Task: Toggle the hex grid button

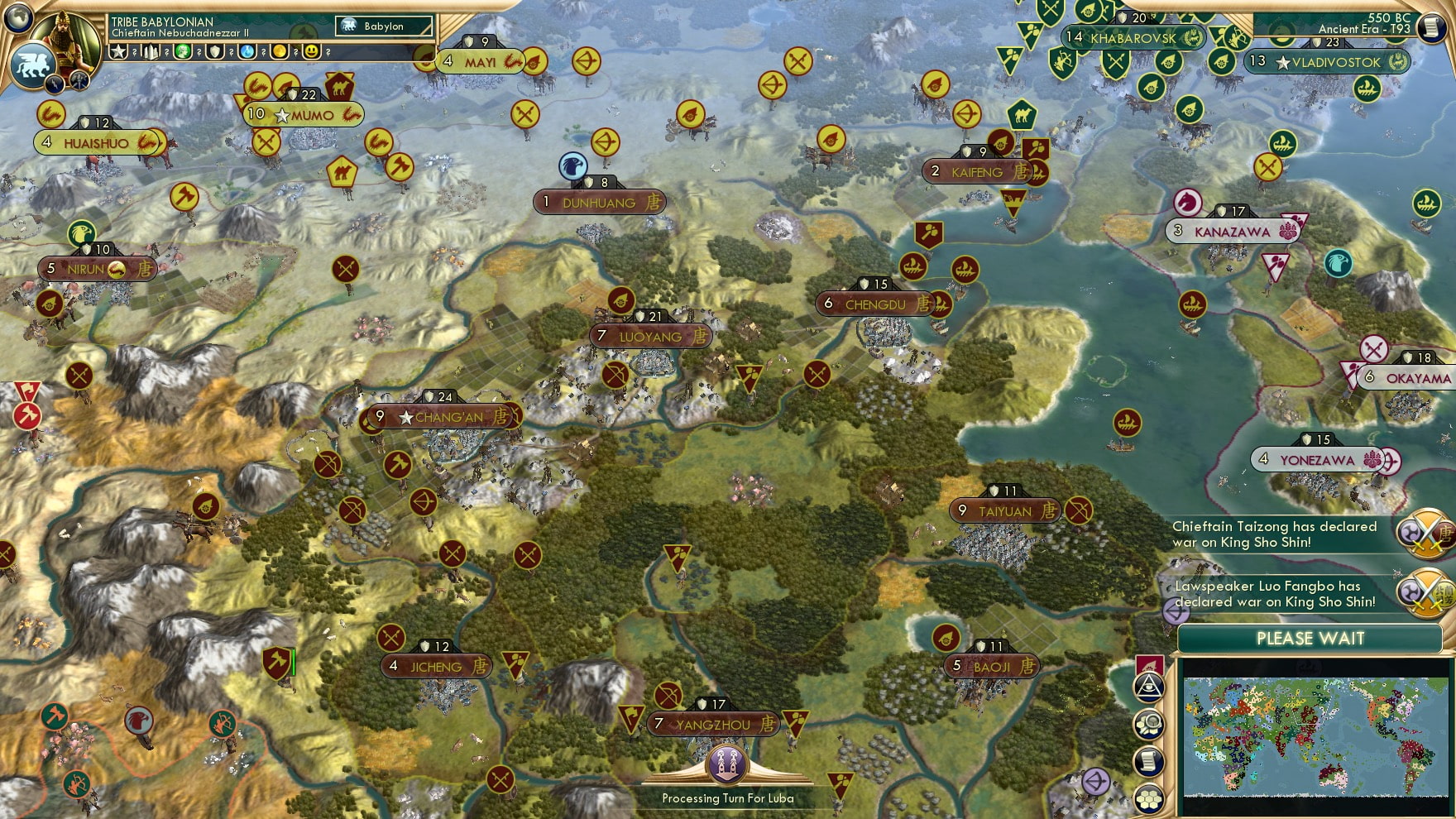Action: point(1149,798)
